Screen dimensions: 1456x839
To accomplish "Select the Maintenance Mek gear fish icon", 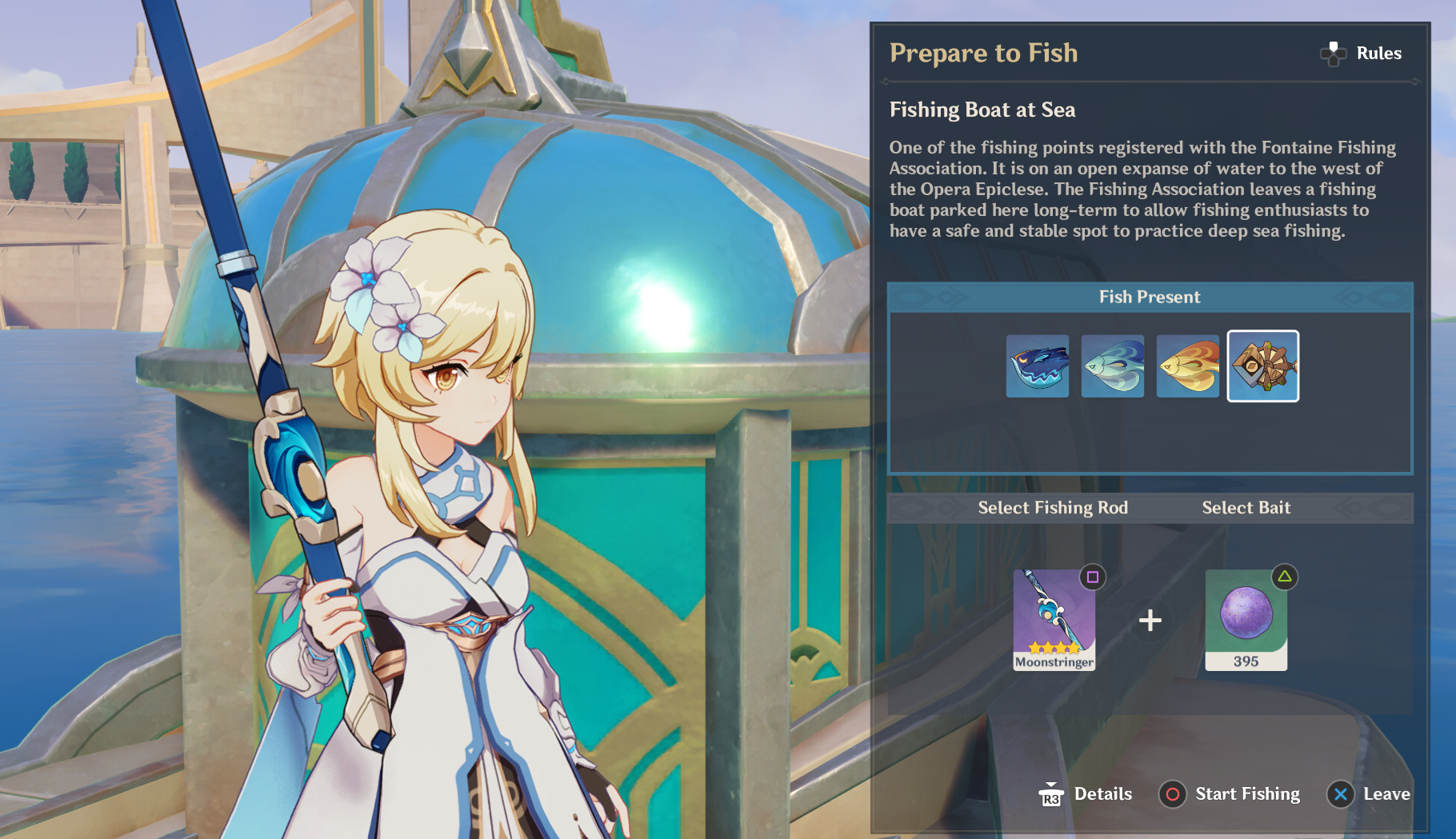I will click(1262, 366).
